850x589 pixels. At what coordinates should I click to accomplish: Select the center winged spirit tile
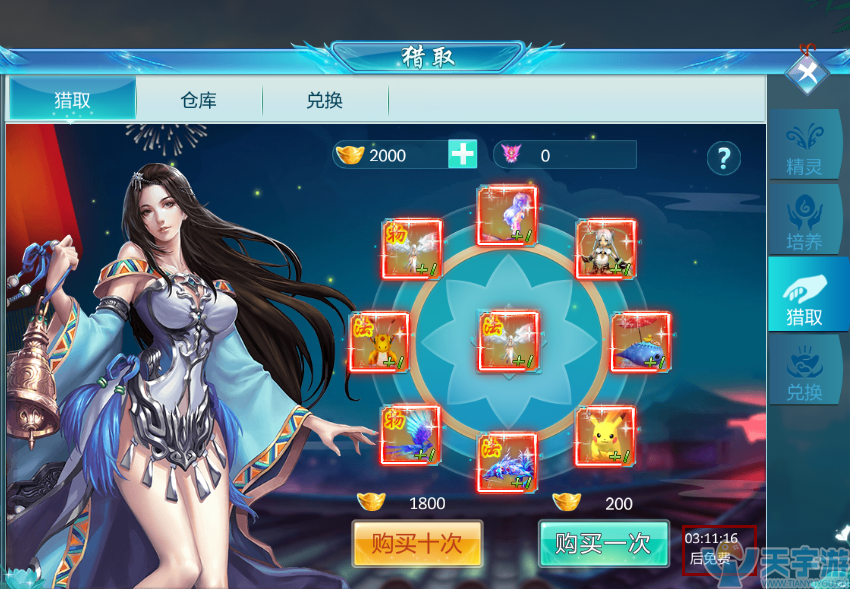(x=508, y=342)
